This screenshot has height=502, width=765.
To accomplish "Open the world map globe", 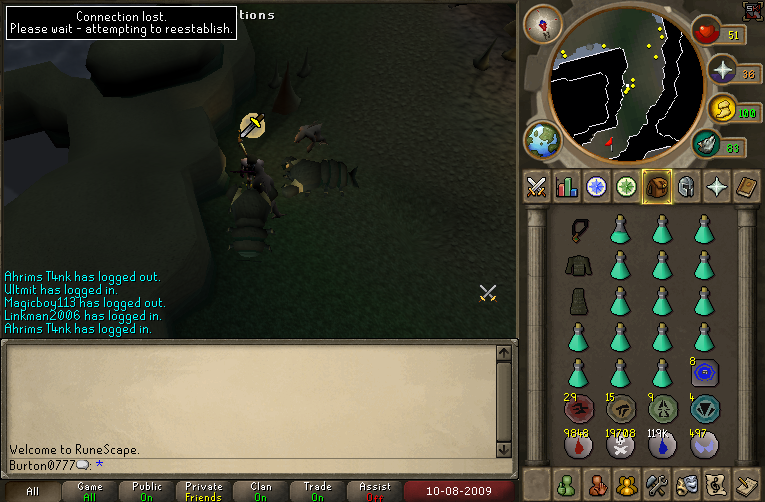I will pyautogui.click(x=544, y=140).
